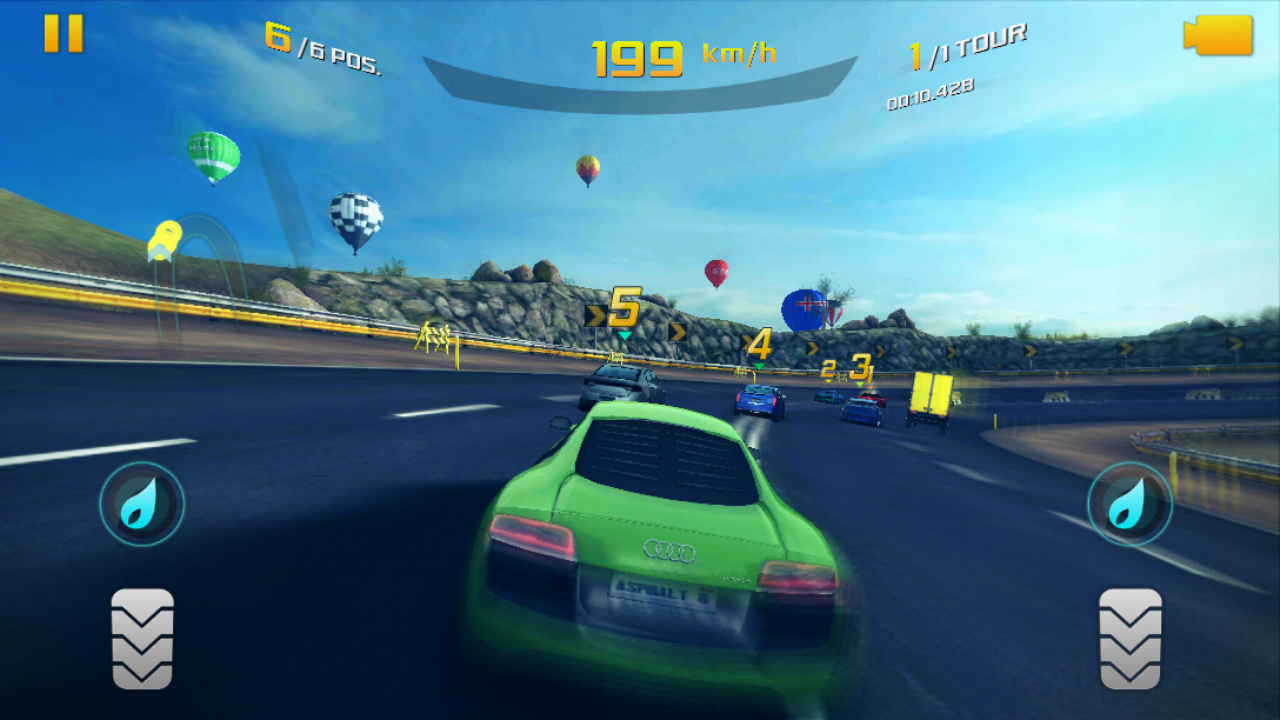Tap the left-side brake chevron pedal
This screenshot has height=720, width=1280.
pyautogui.click(x=142, y=639)
